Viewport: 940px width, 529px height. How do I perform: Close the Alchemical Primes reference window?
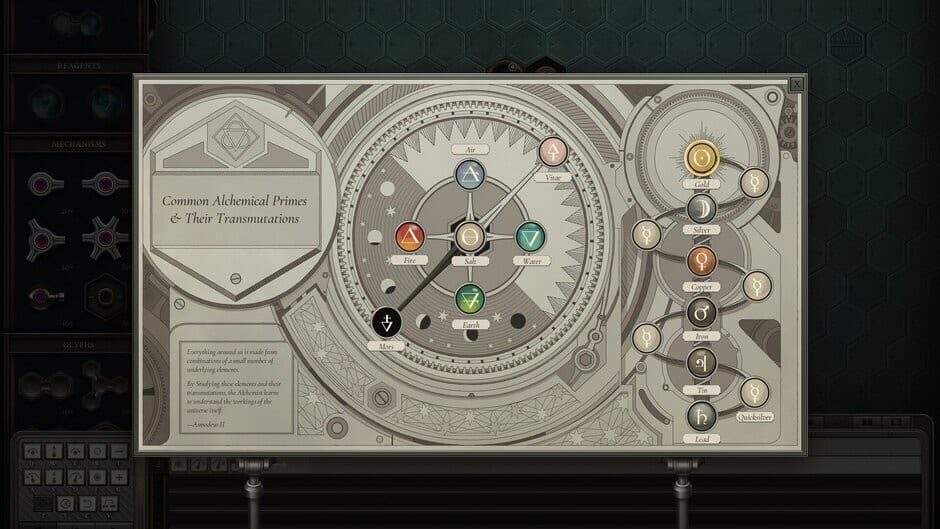click(796, 84)
